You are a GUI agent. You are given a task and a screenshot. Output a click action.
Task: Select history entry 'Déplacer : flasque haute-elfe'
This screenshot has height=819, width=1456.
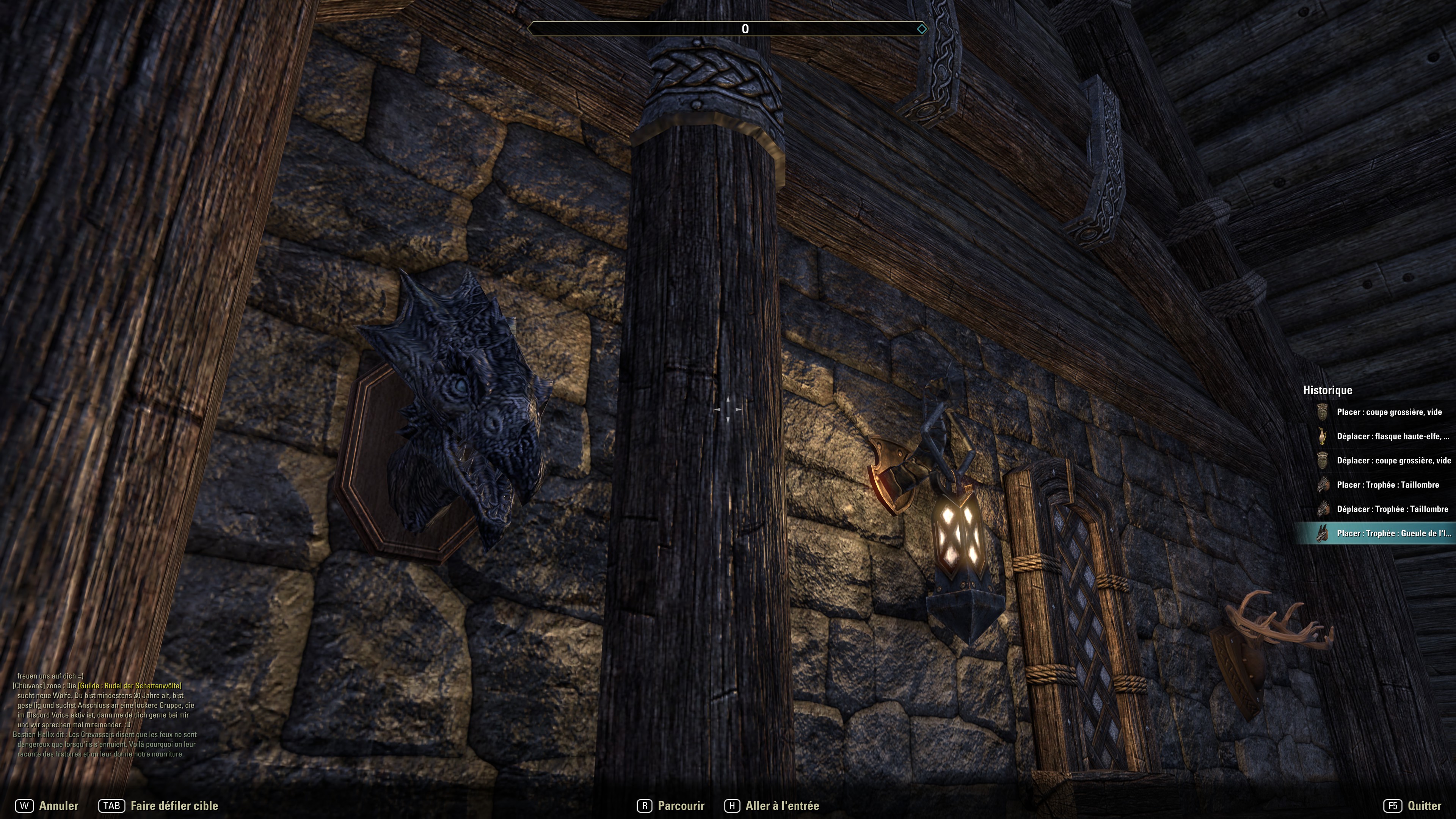point(1392,436)
